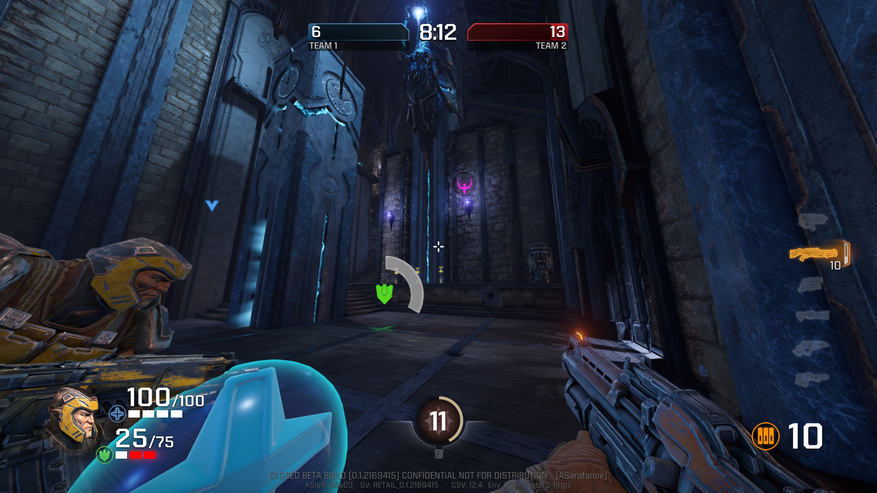Activate the champion ability showing 11 cooldown
Screen dimensions: 877x493
pyautogui.click(x=438, y=421)
